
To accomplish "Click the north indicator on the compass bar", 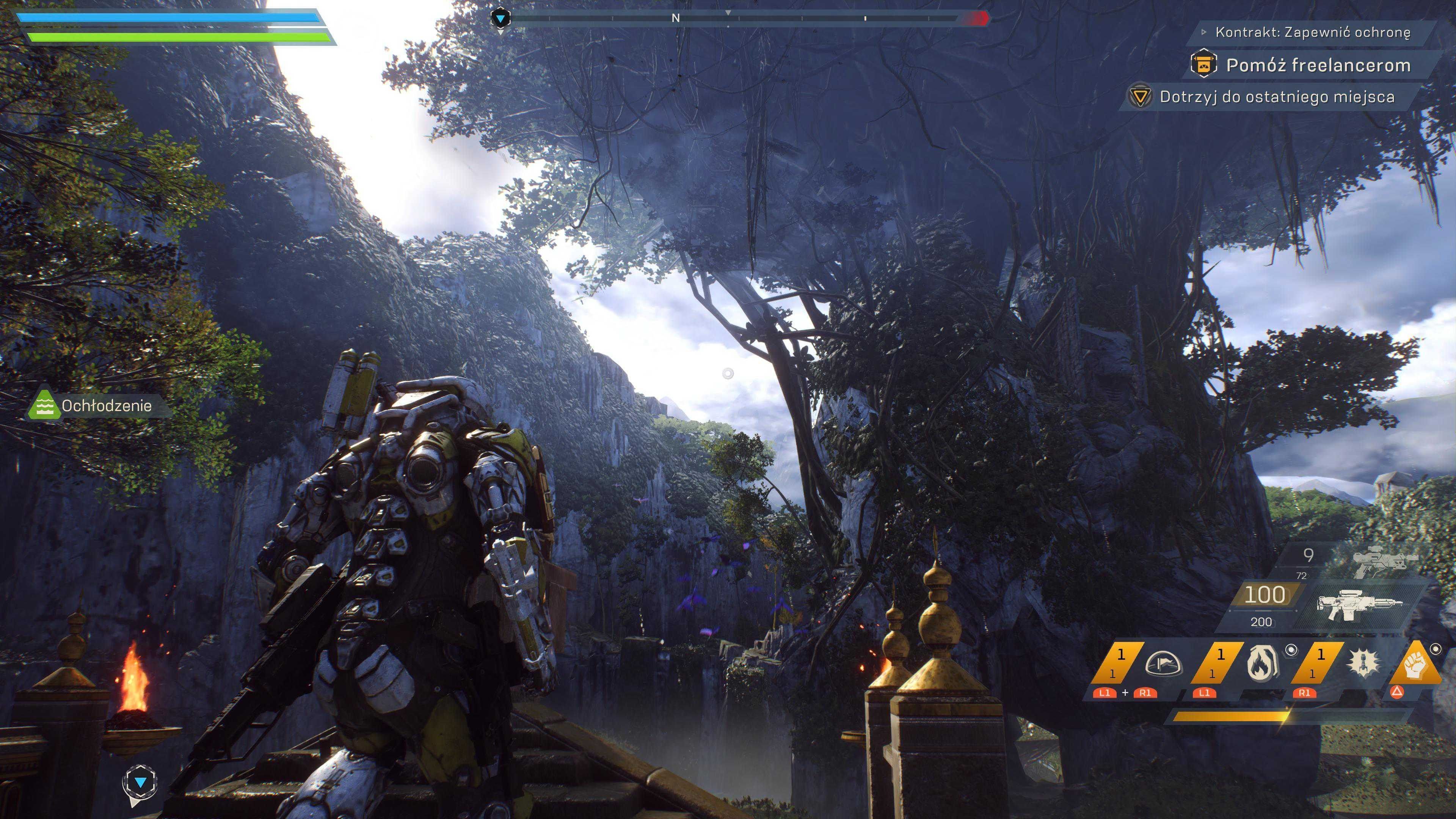I will click(x=675, y=18).
